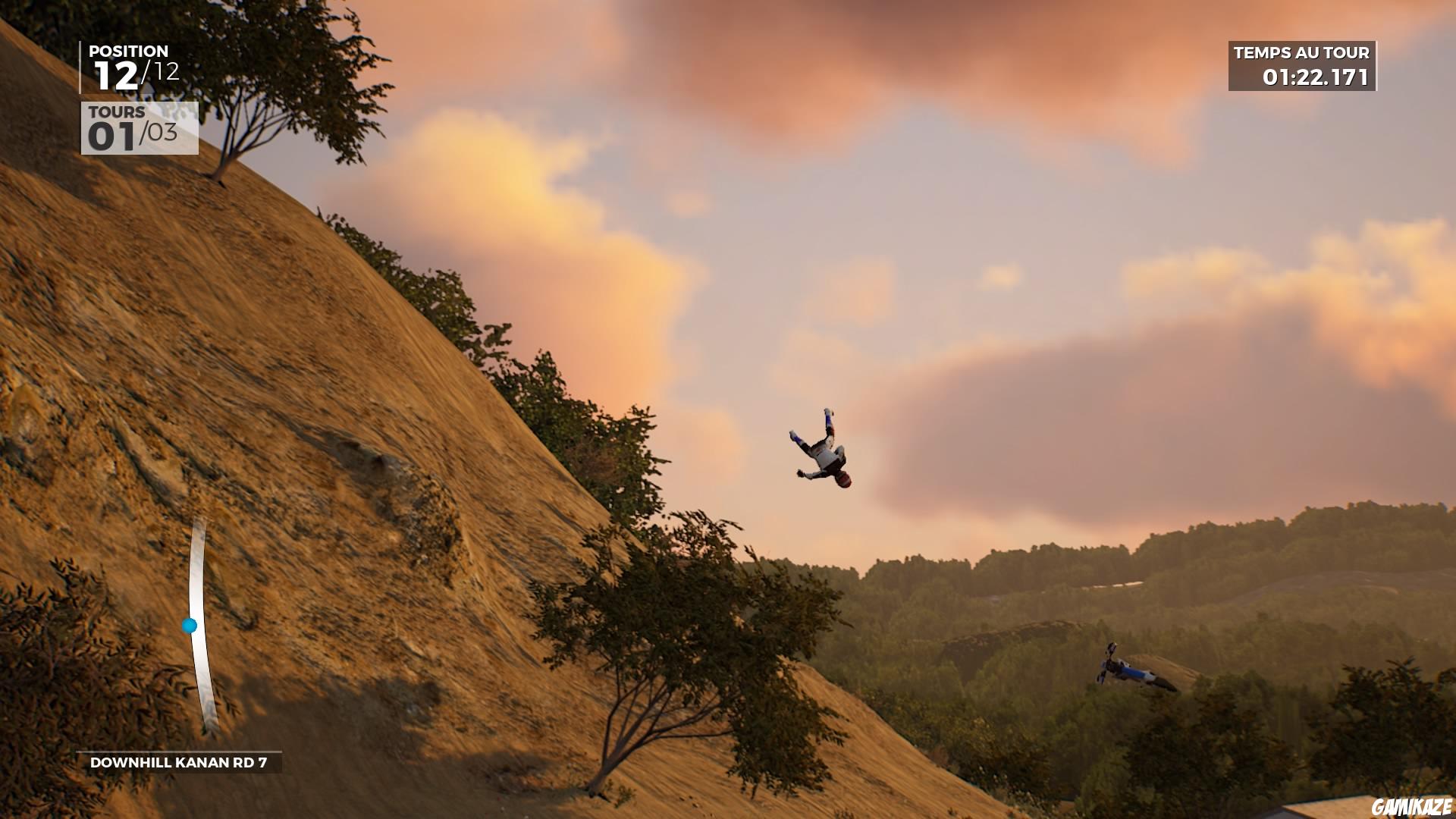Expand the TOURS lap information panel
Viewport: 1456px width, 819px height.
click(136, 129)
